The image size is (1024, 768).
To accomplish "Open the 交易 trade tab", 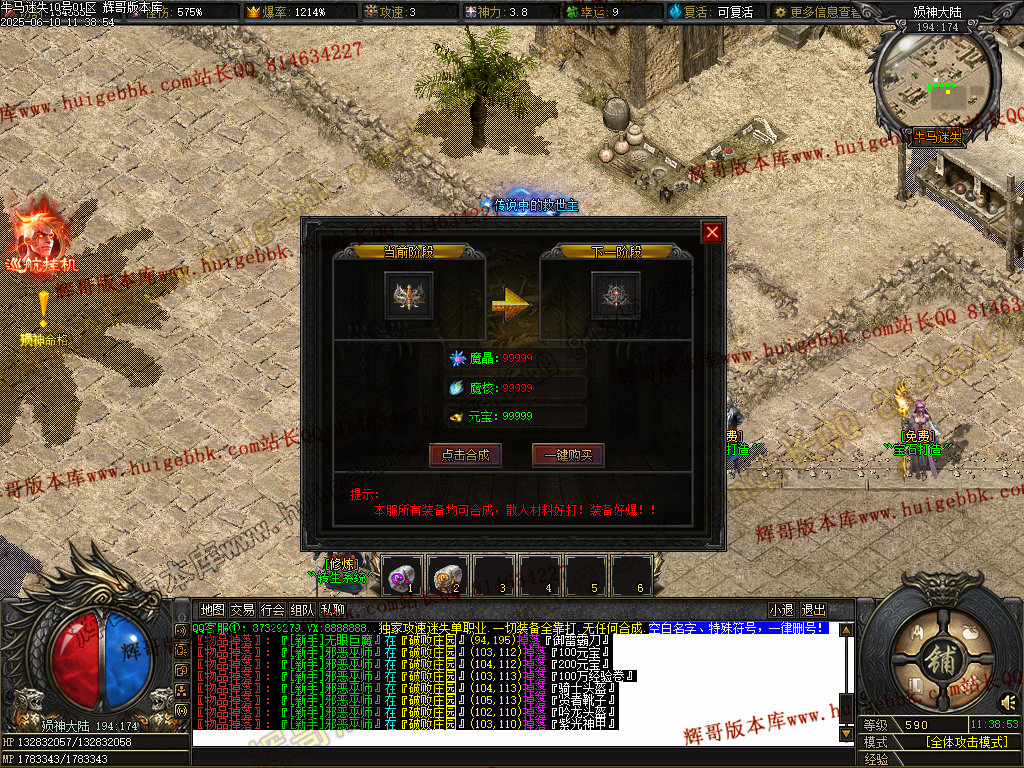I will pos(242,610).
